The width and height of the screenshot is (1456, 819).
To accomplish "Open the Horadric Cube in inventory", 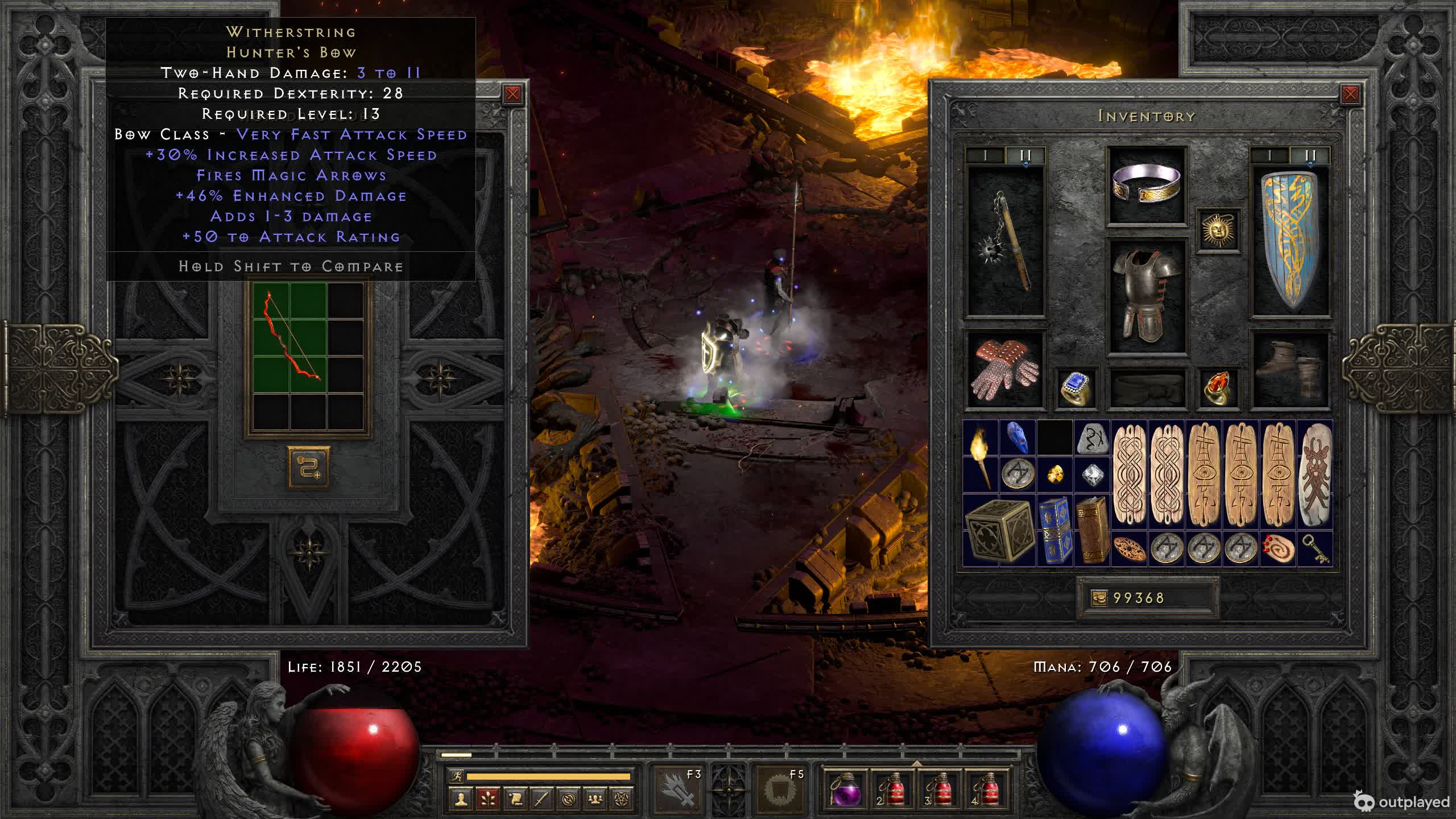I will (999, 530).
